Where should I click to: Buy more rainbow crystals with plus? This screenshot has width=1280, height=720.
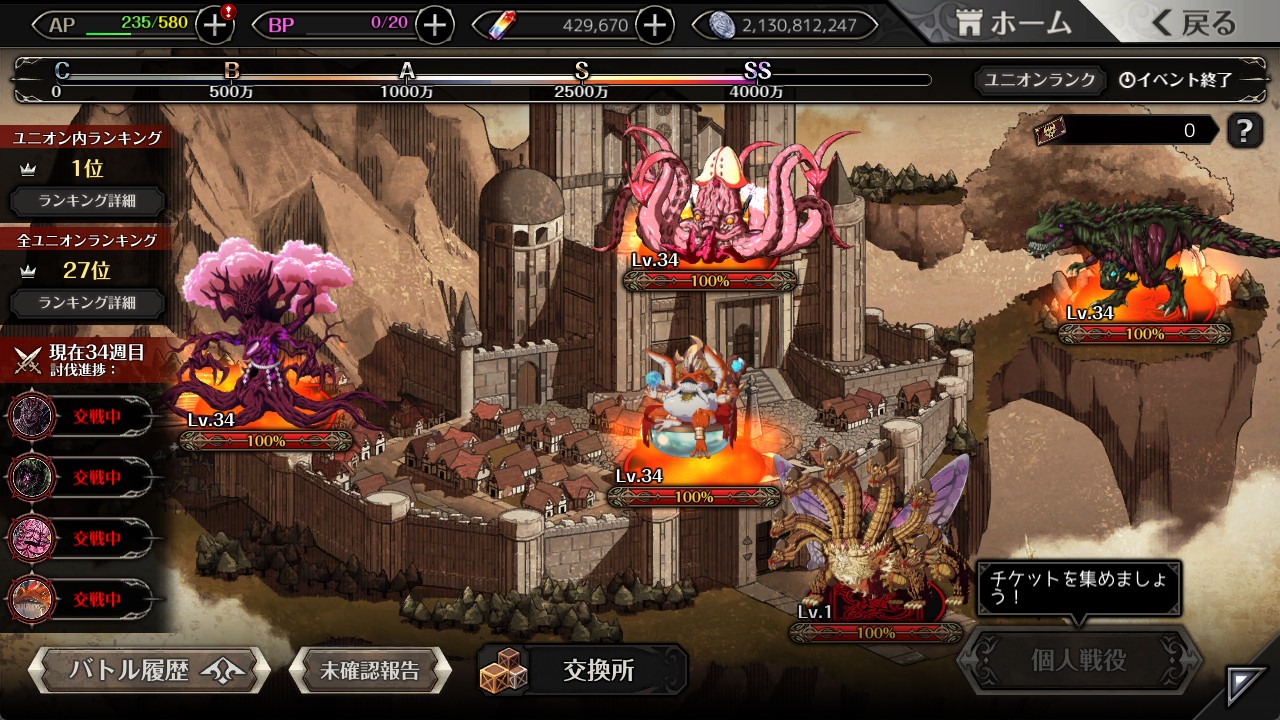coord(654,25)
